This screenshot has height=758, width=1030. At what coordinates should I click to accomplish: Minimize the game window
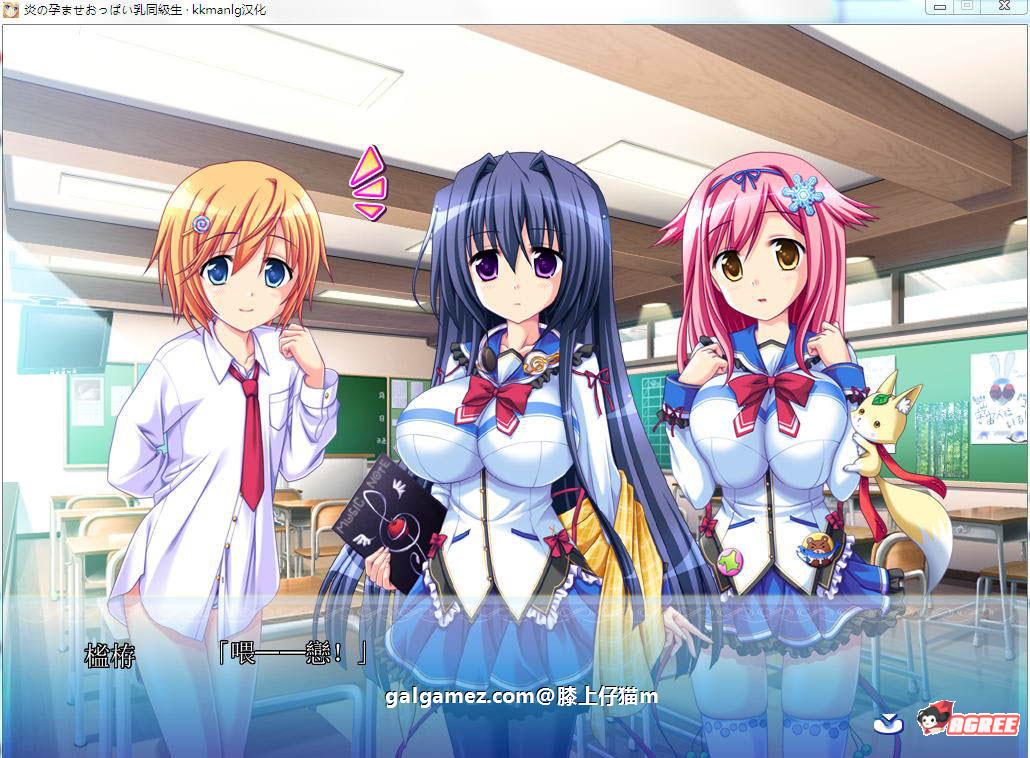click(x=939, y=7)
